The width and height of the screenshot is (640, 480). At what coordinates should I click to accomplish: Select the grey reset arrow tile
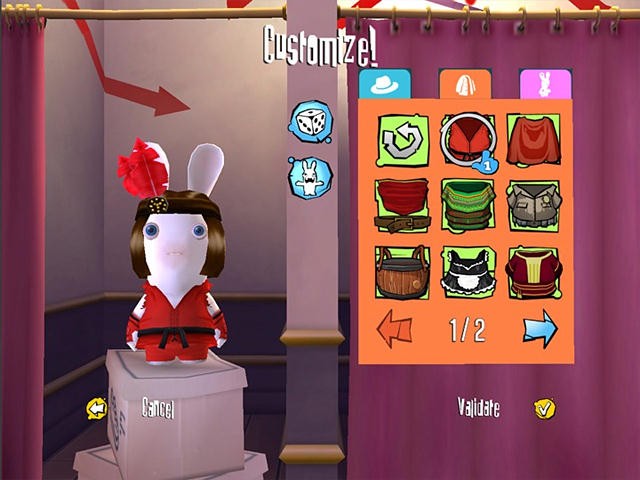tap(403, 141)
